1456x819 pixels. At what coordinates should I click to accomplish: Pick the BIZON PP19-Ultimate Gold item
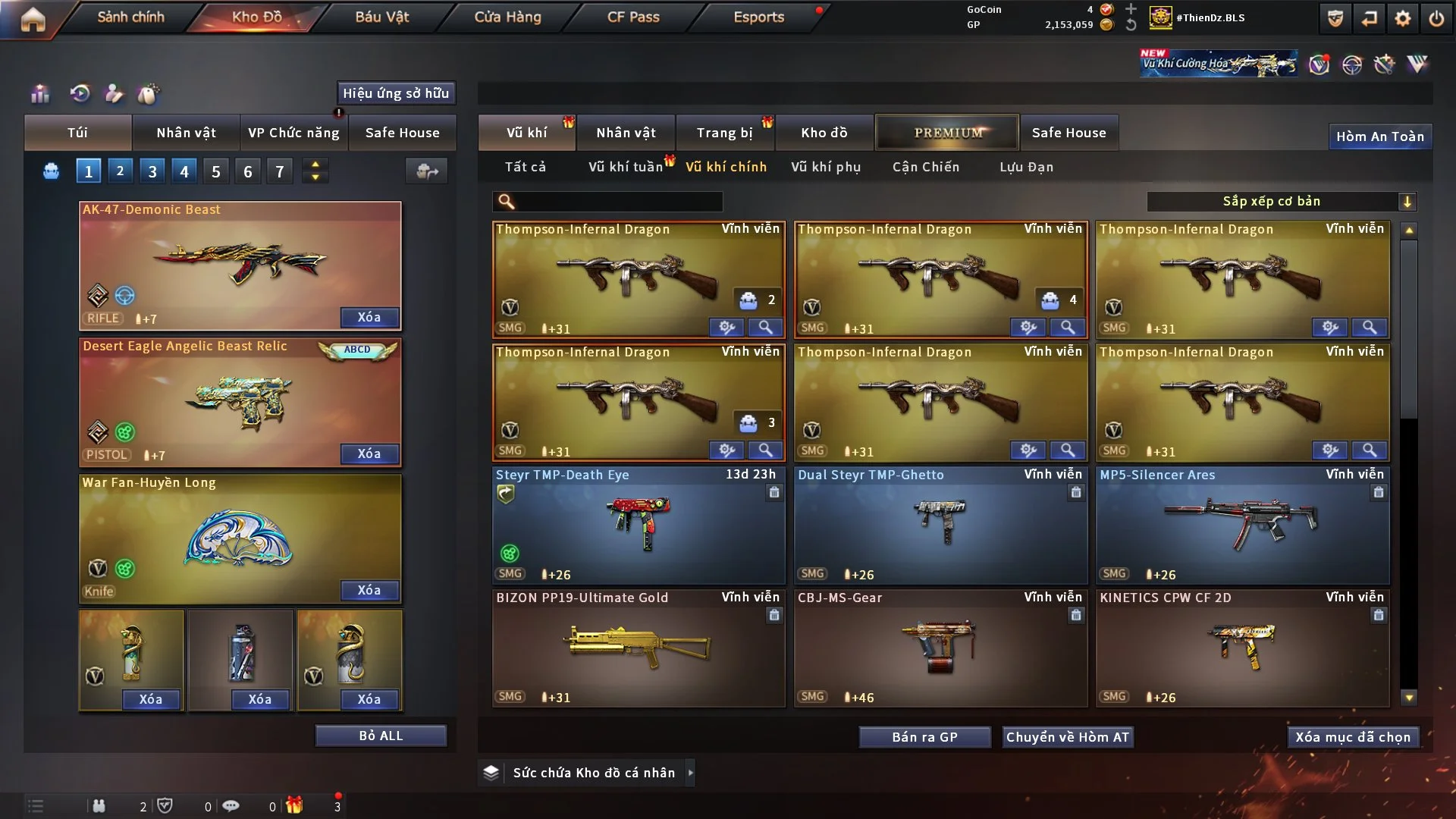[638, 648]
